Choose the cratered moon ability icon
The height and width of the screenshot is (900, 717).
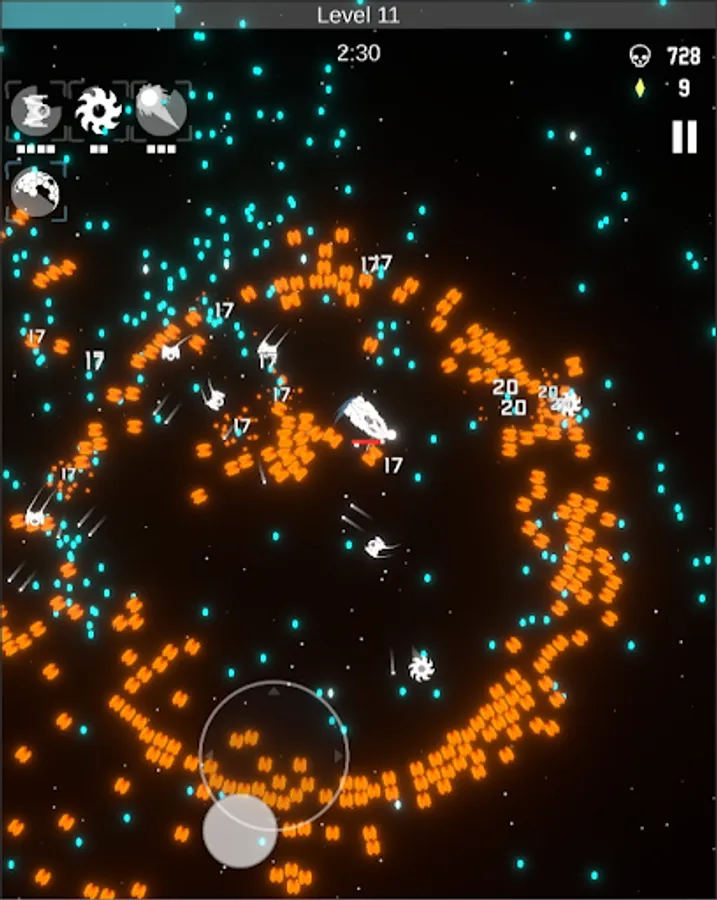coord(36,192)
